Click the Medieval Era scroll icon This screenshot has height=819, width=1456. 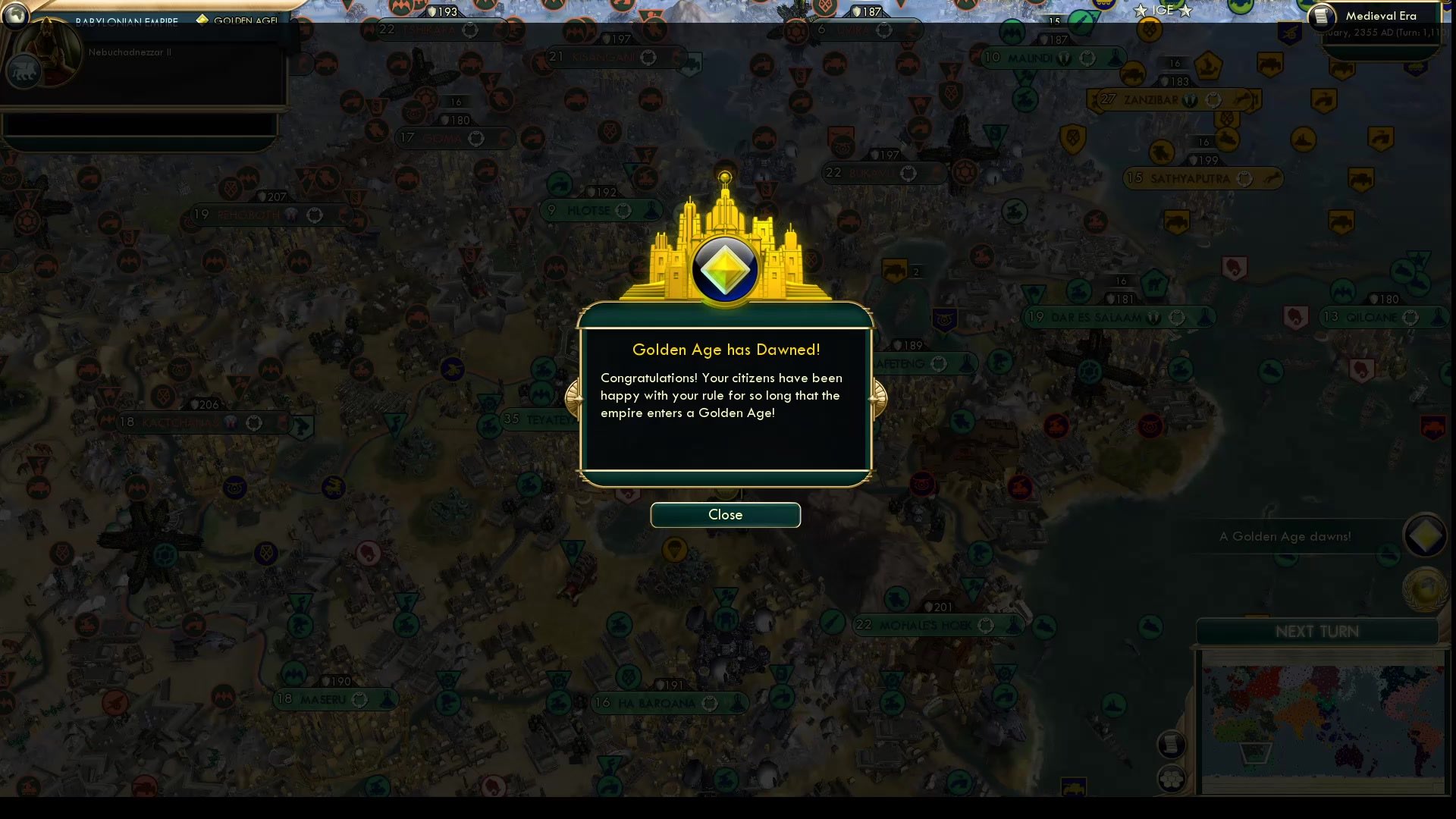1321,16
